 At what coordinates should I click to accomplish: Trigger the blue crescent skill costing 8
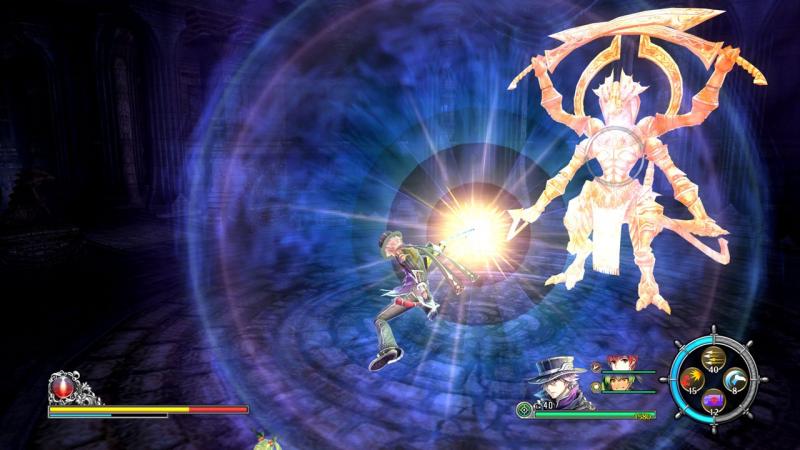734,378
